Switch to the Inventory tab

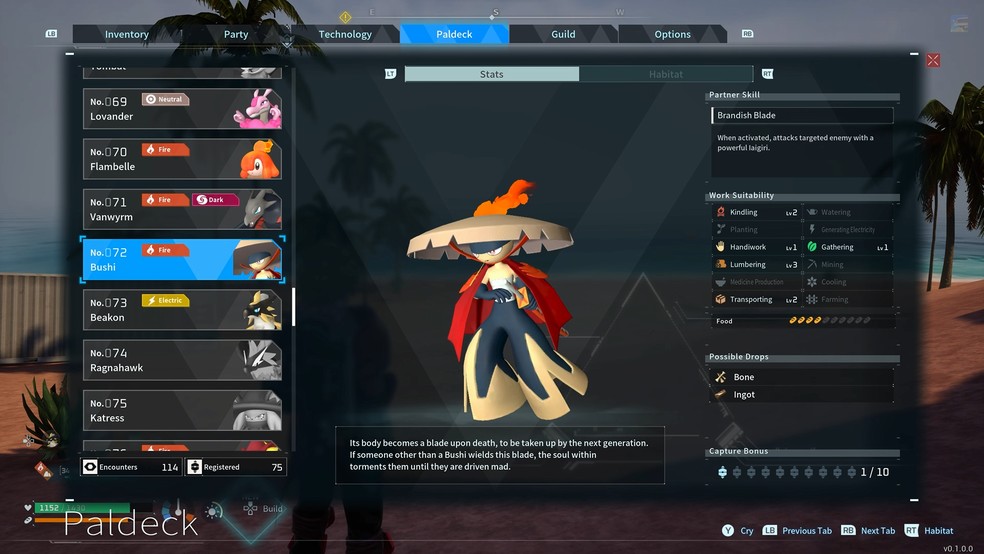[x=127, y=34]
